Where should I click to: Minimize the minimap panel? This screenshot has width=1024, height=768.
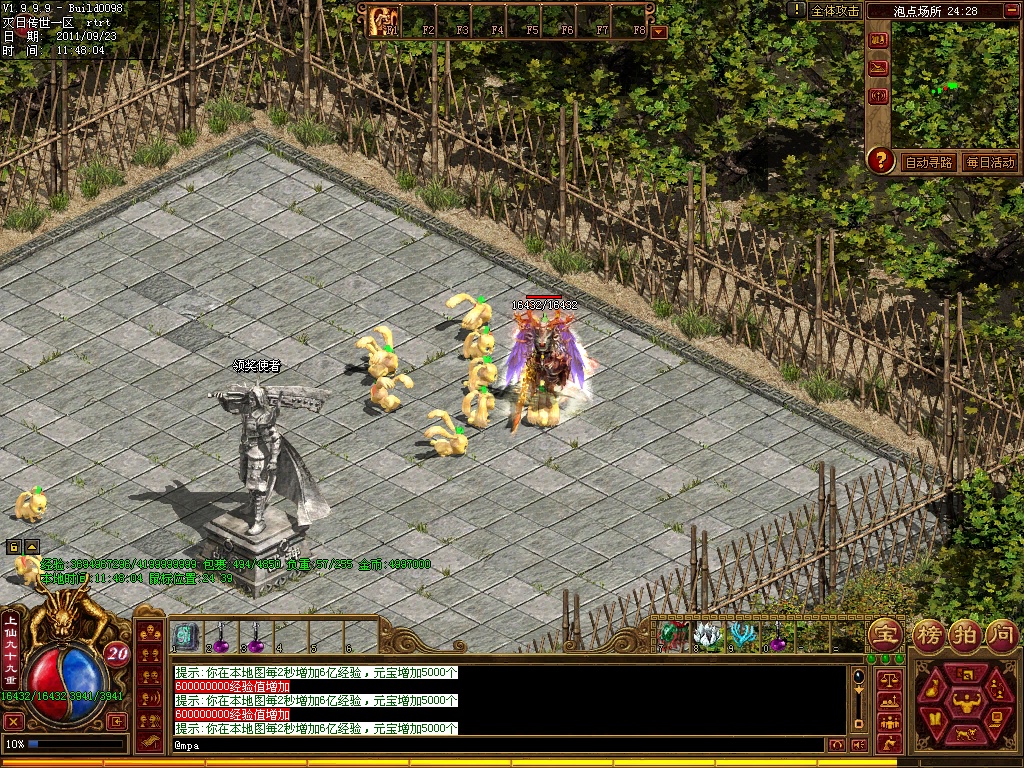[1012, 11]
